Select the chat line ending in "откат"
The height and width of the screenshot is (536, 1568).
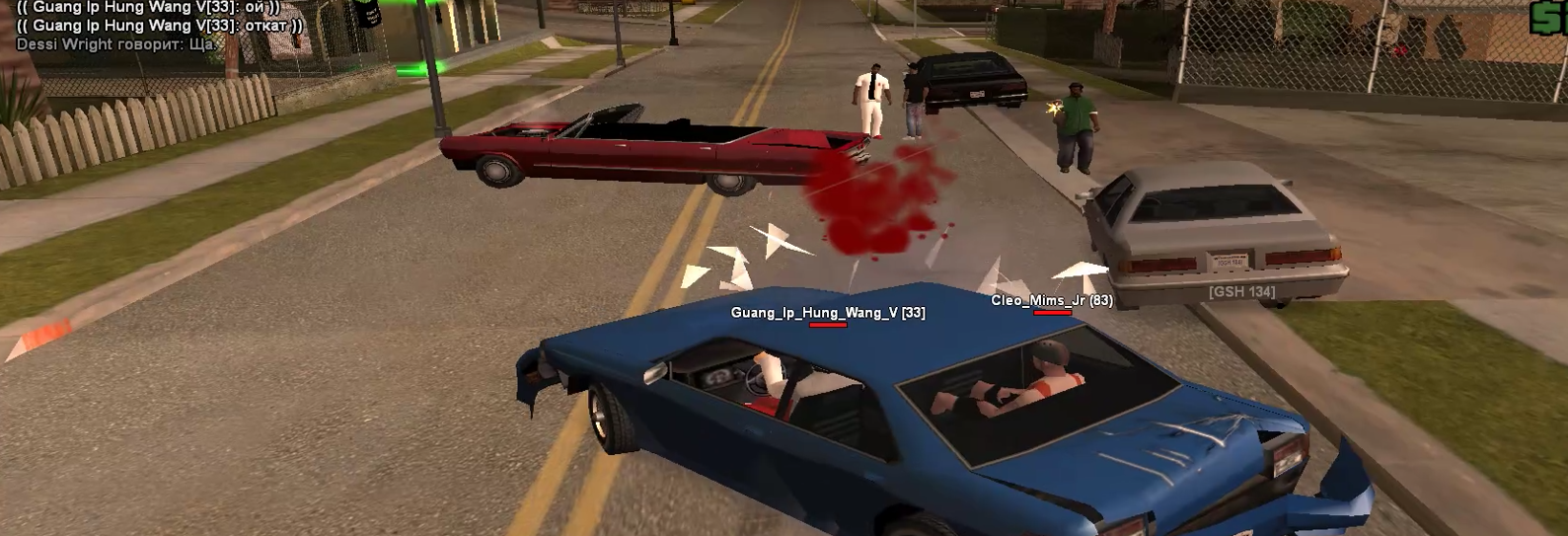160,26
